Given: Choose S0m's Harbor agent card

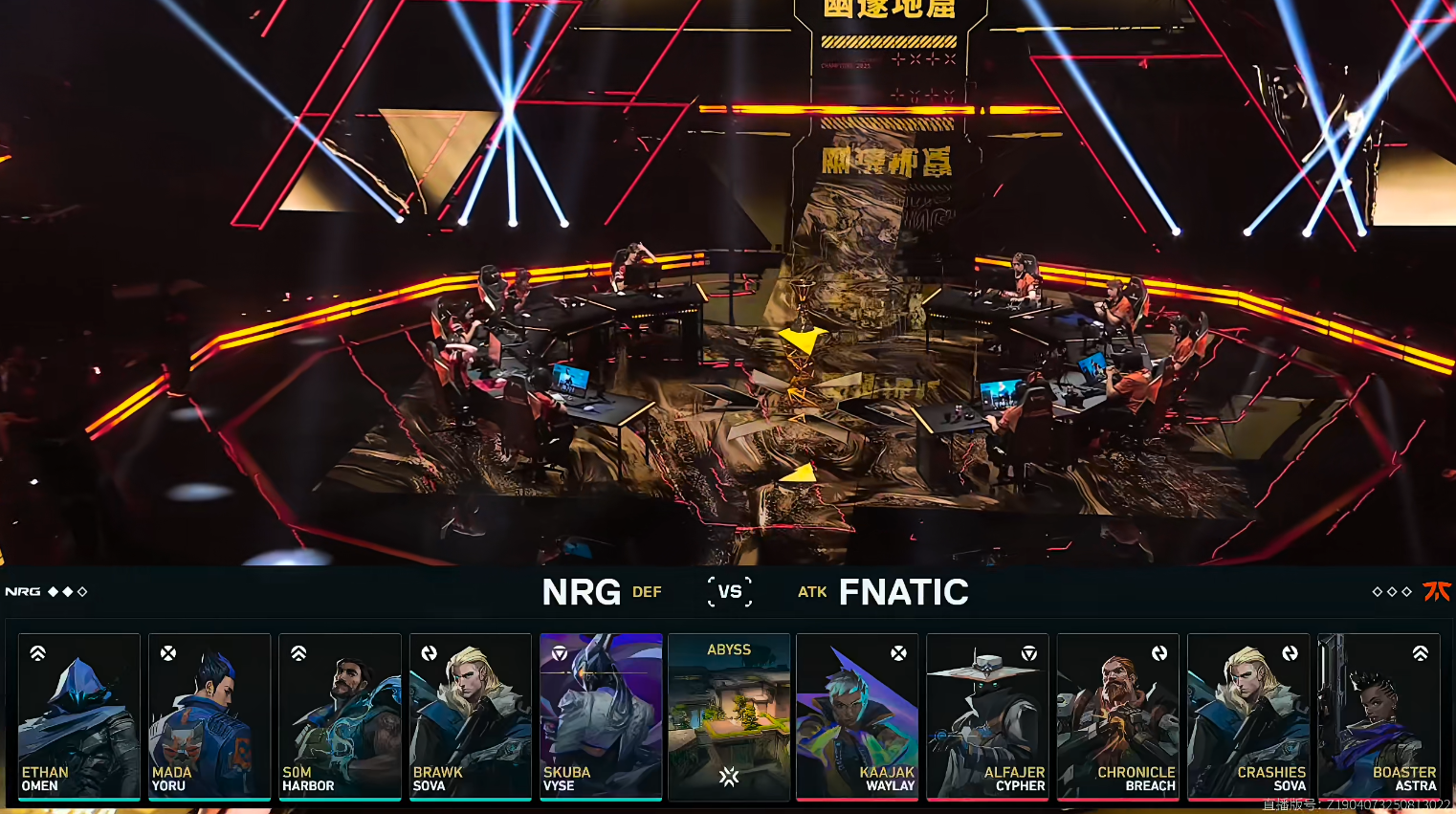Looking at the screenshot, I should tap(340, 715).
